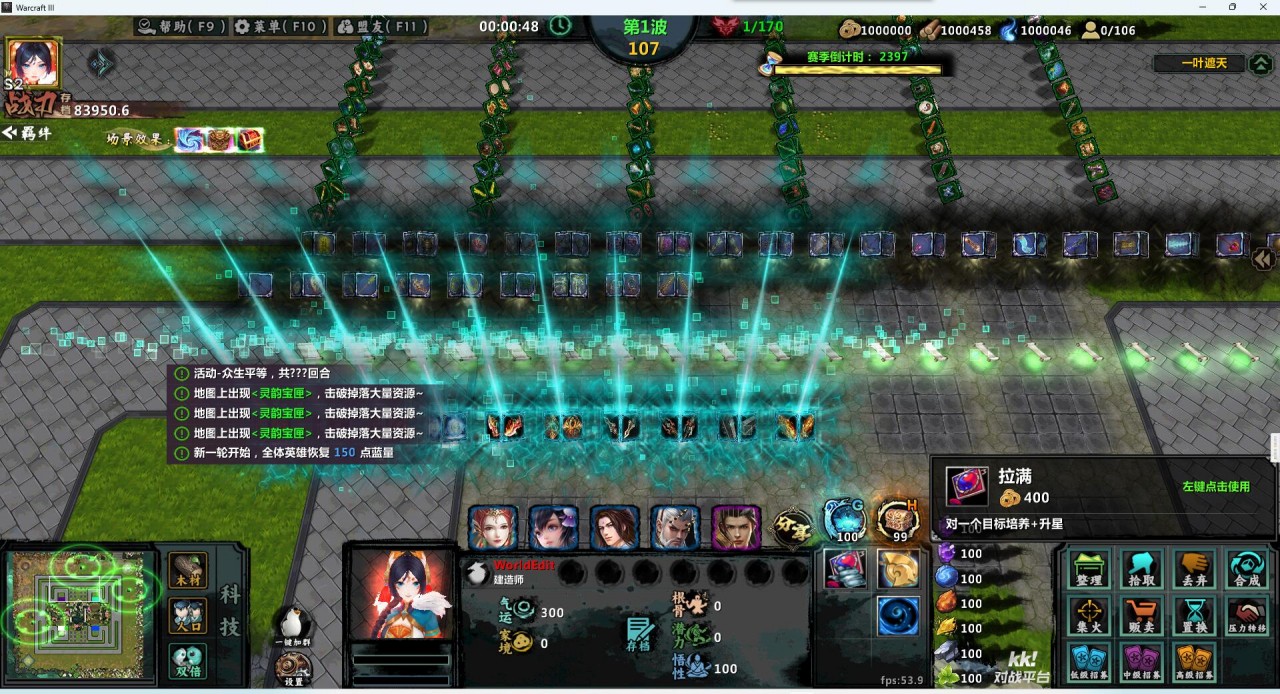The height and width of the screenshot is (694, 1280).
Task: Use the 压力转移 handshake button
Action: tap(1246, 616)
